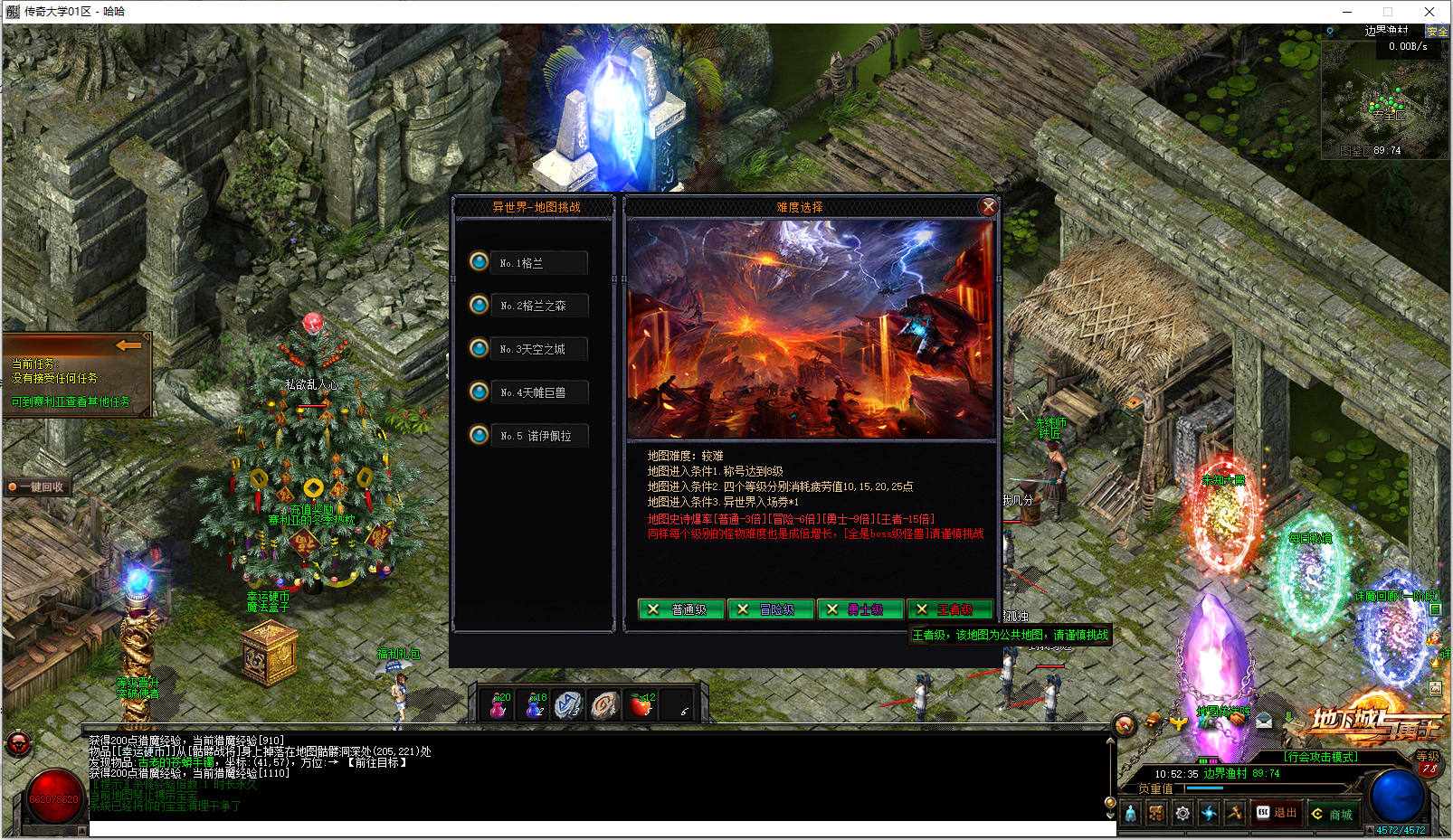This screenshot has width=1453, height=840.
Task: Choose the No.5 诺伊佩拉 map
Action: [538, 436]
